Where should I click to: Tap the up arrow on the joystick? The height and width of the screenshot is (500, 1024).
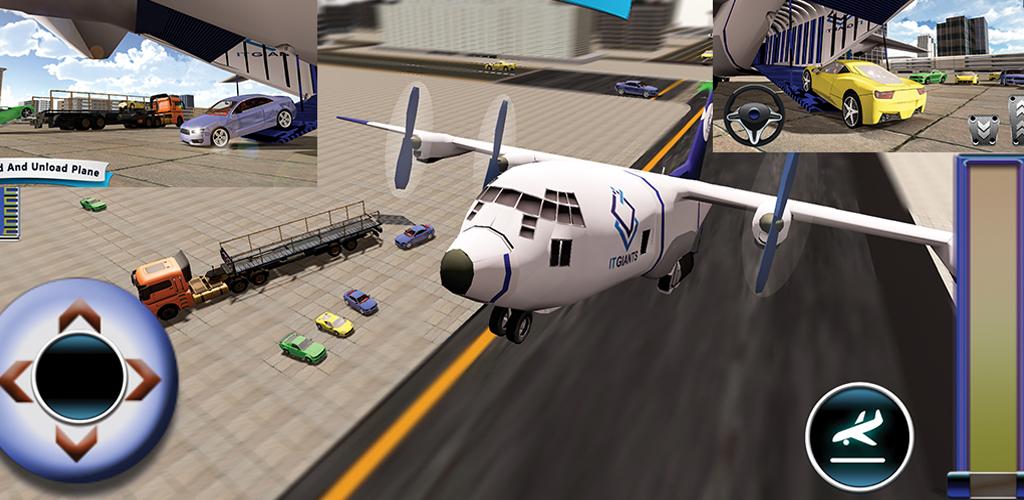79,317
